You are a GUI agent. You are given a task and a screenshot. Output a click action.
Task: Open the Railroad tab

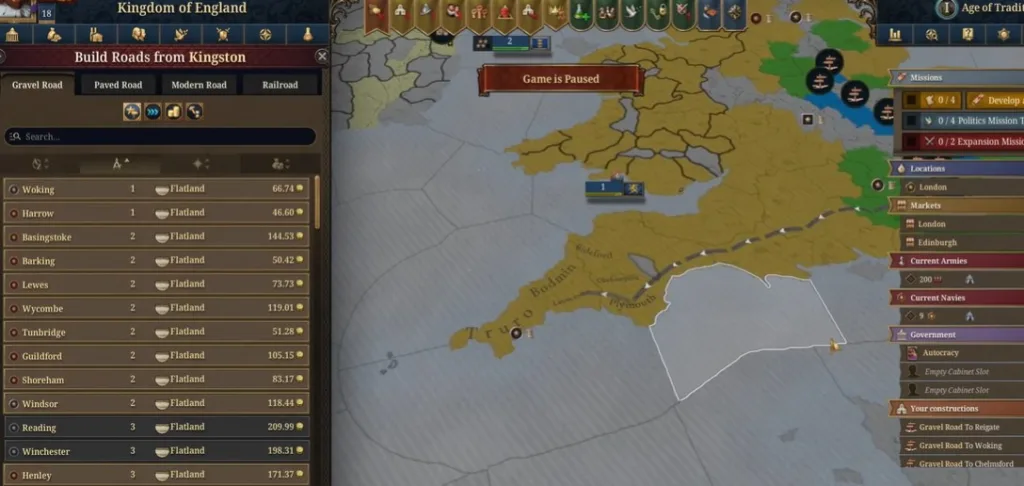[x=280, y=85]
